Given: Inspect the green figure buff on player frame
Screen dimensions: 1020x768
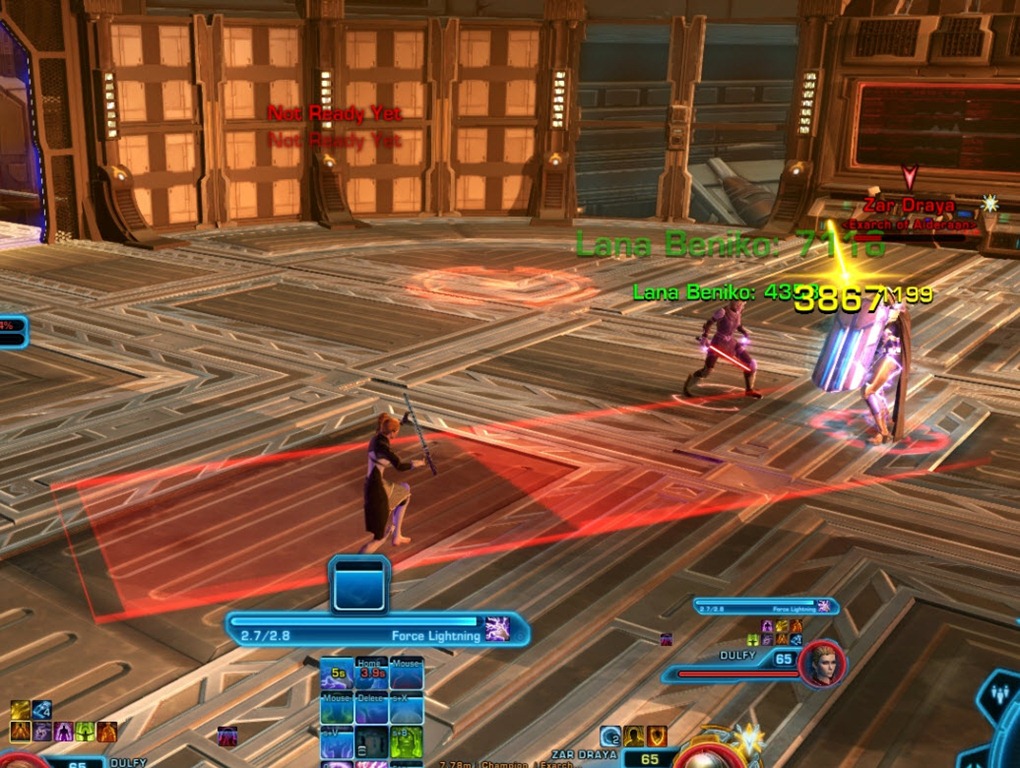Looking at the screenshot, I should pos(86,731).
